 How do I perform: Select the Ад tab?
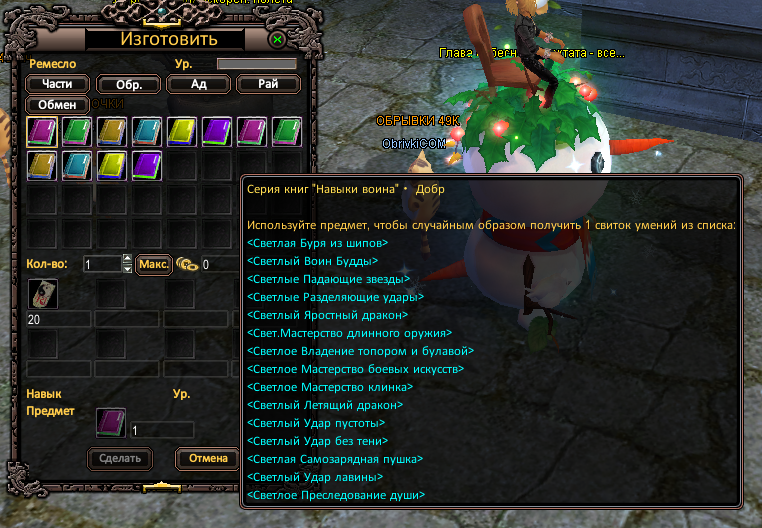(x=198, y=84)
